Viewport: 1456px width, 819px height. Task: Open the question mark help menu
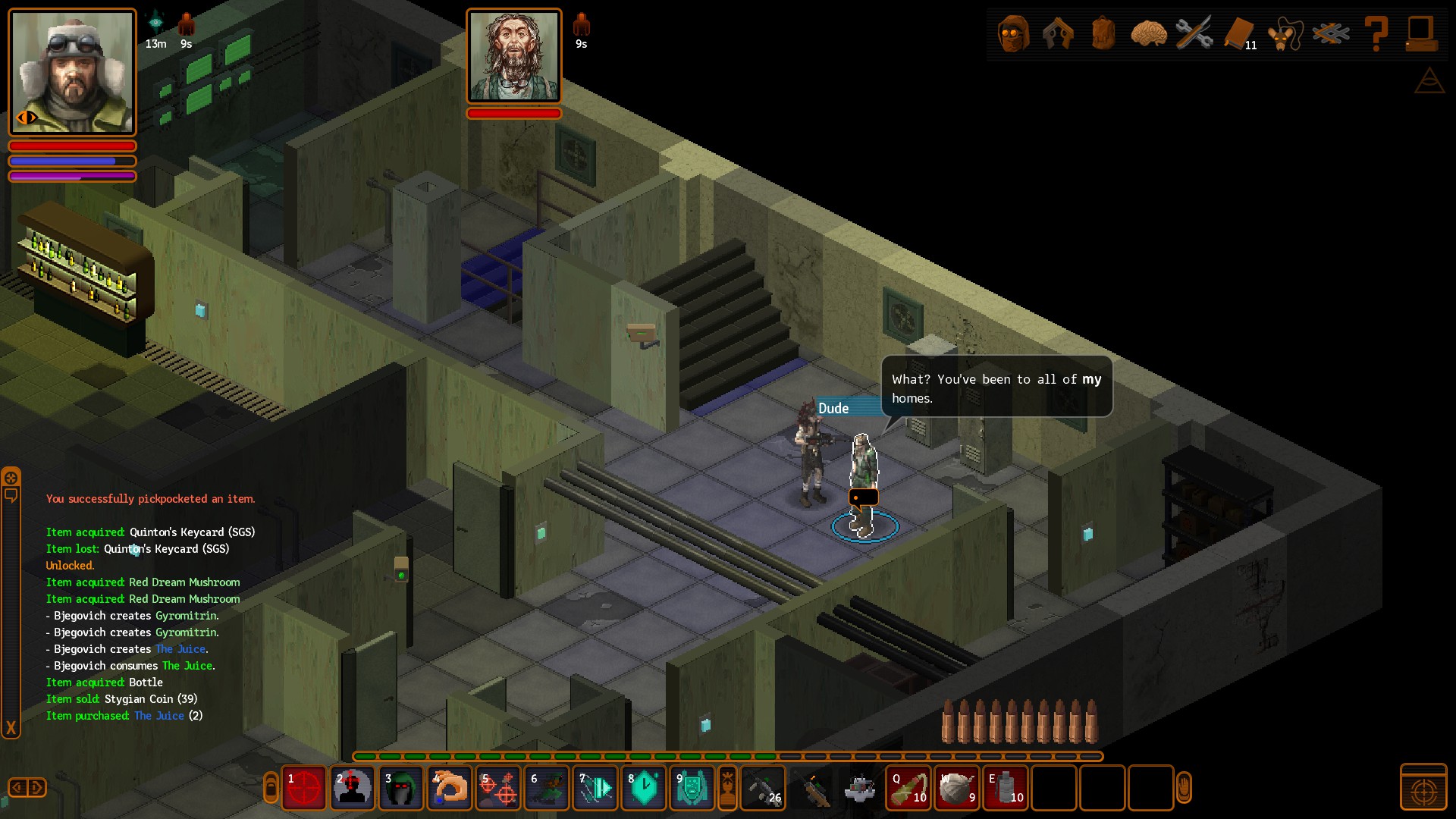(1376, 34)
